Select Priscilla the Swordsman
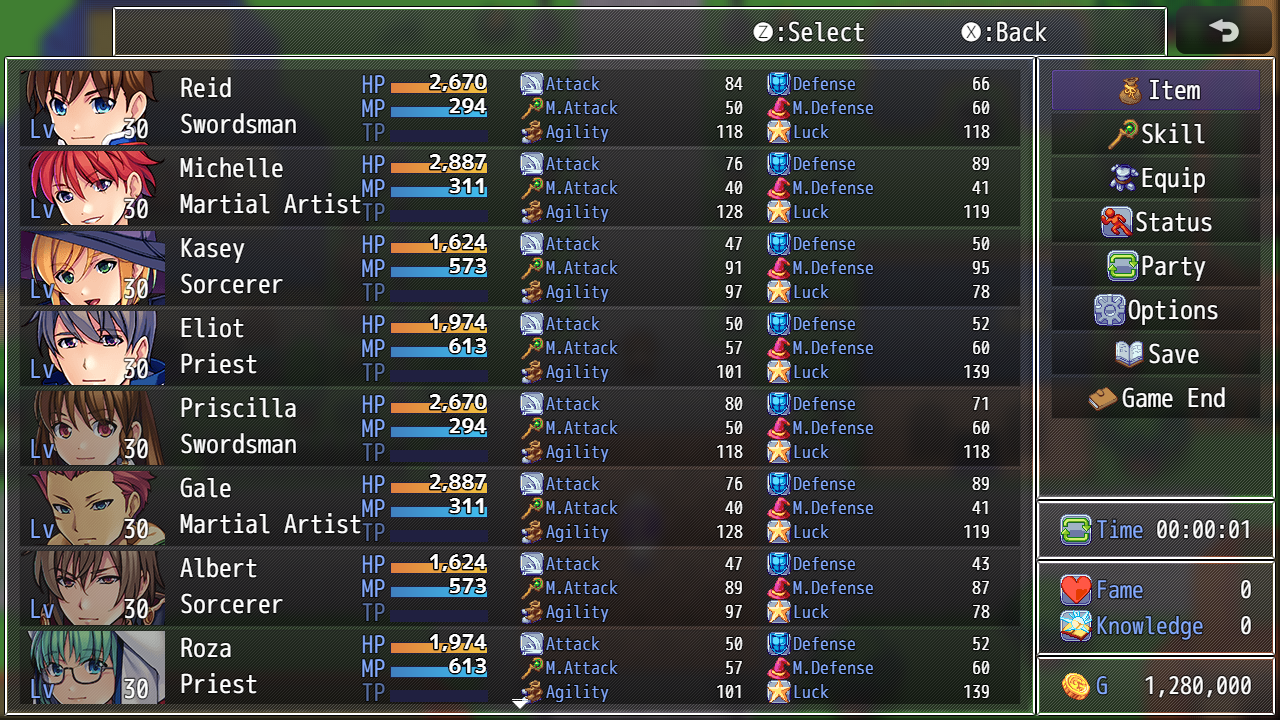Screen dimensions: 1280x720 point(520,427)
